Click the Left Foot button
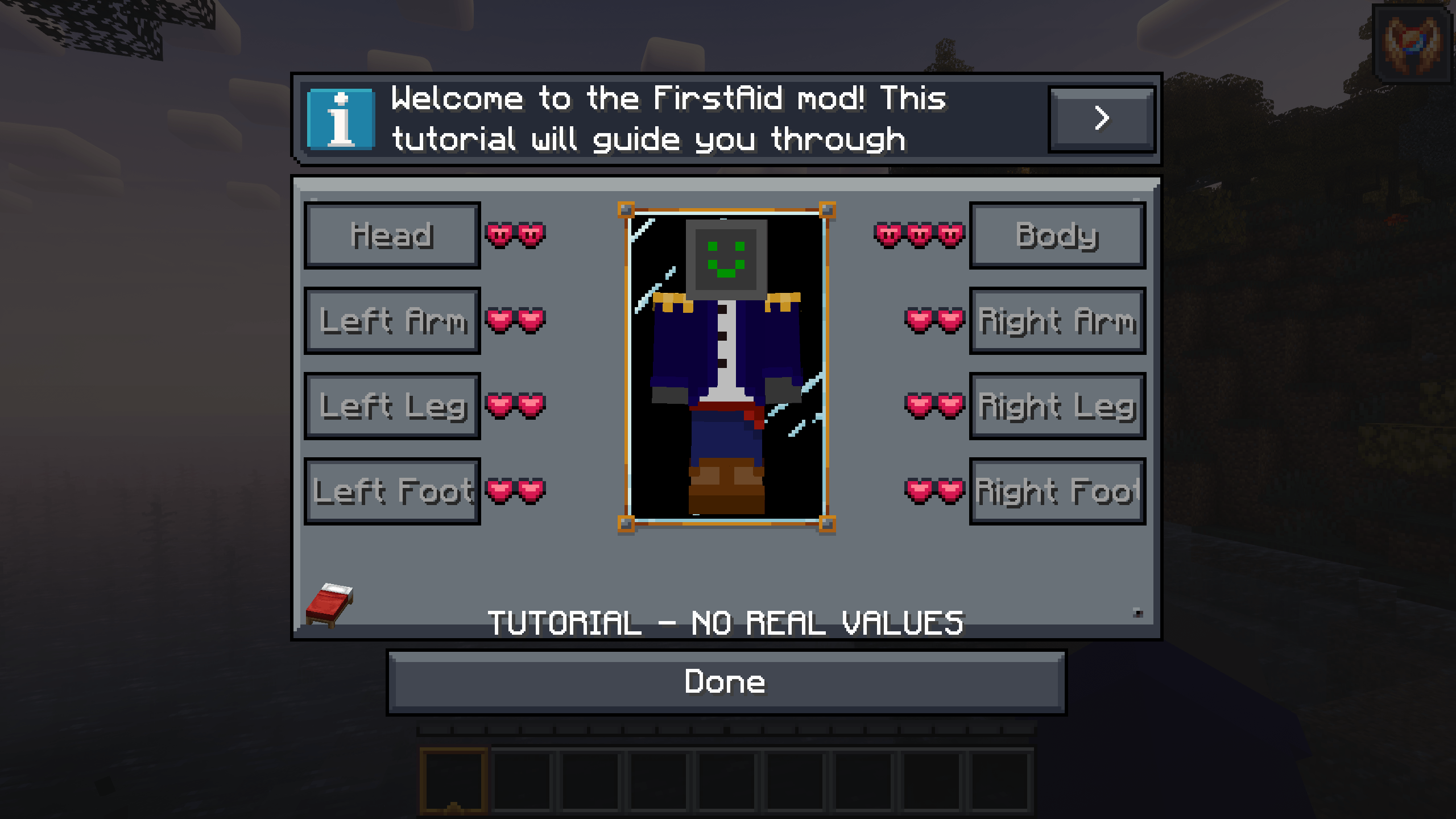 (392, 491)
